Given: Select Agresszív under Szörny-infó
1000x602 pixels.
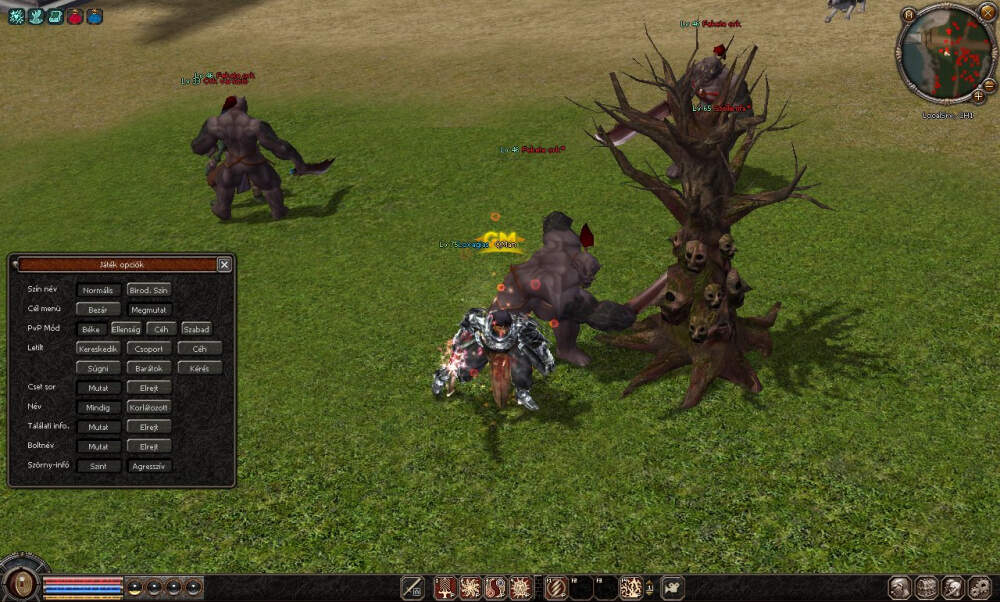Looking at the screenshot, I should click(x=149, y=466).
